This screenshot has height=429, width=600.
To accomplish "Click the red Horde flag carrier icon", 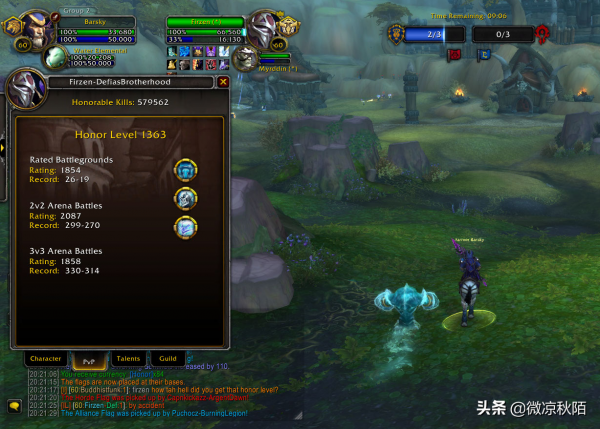I will (453, 54).
